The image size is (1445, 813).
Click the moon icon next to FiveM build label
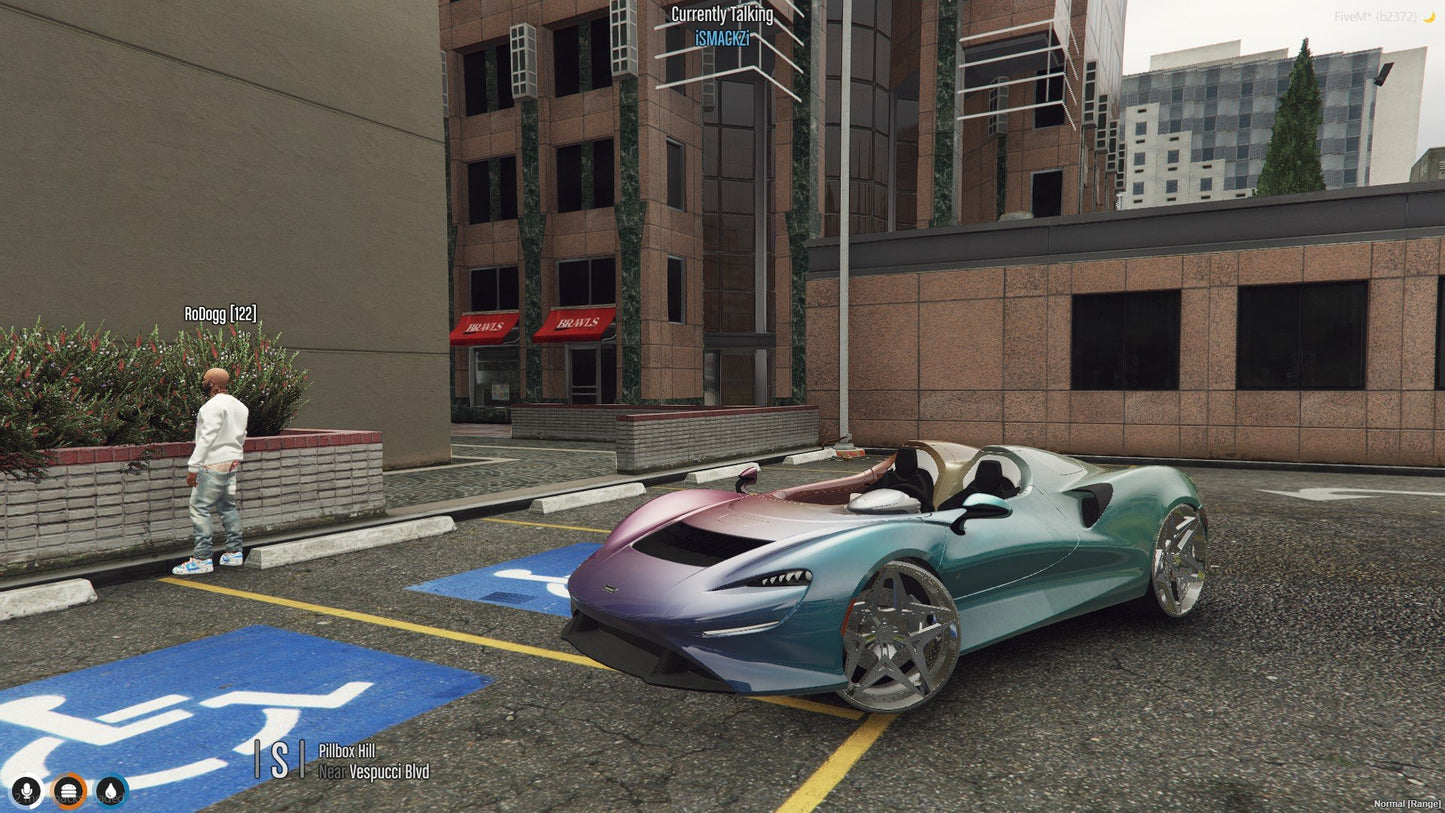click(1429, 16)
